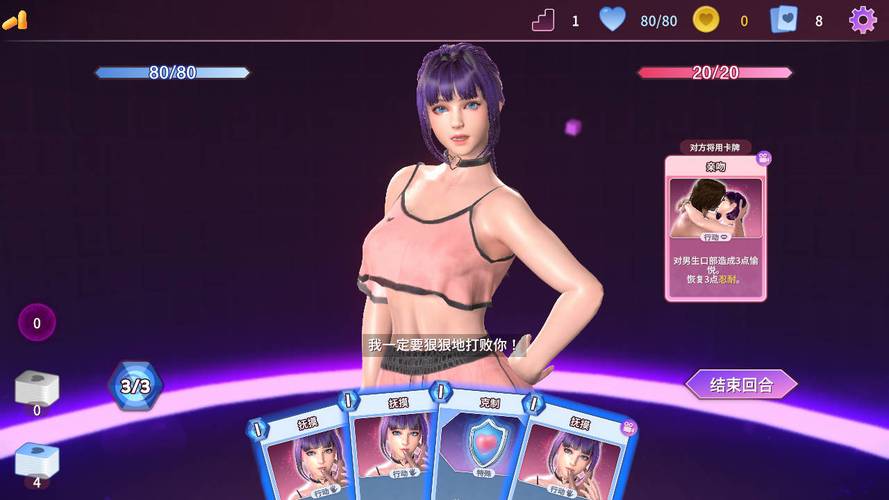889x500 pixels.
Task: Click the staircase floor icon
Action: tap(543, 20)
